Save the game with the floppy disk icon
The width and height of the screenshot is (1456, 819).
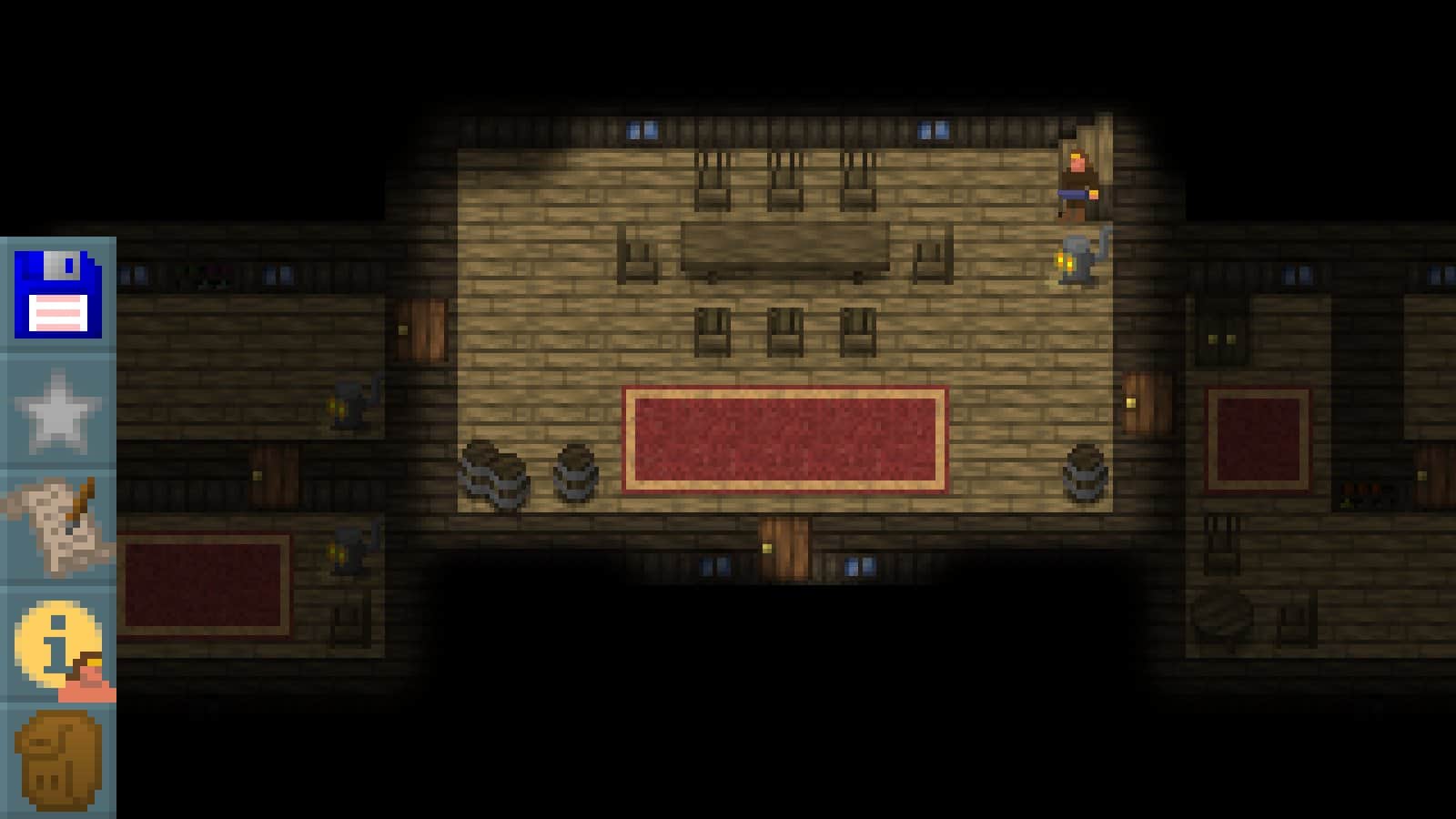[58, 294]
